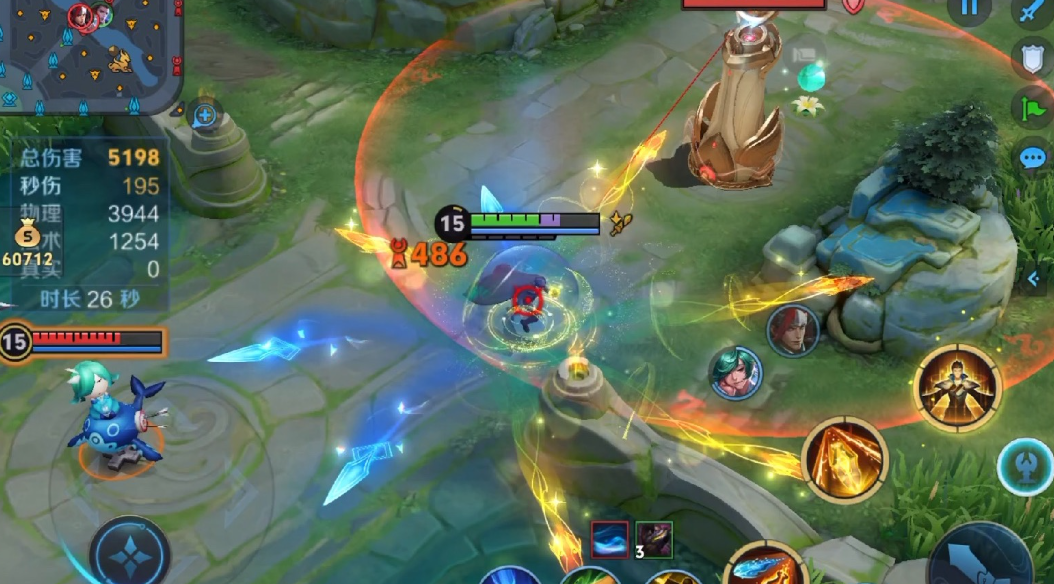The height and width of the screenshot is (584, 1054).
Task: Open the chat bubble
Action: pyautogui.click(x=1032, y=157)
